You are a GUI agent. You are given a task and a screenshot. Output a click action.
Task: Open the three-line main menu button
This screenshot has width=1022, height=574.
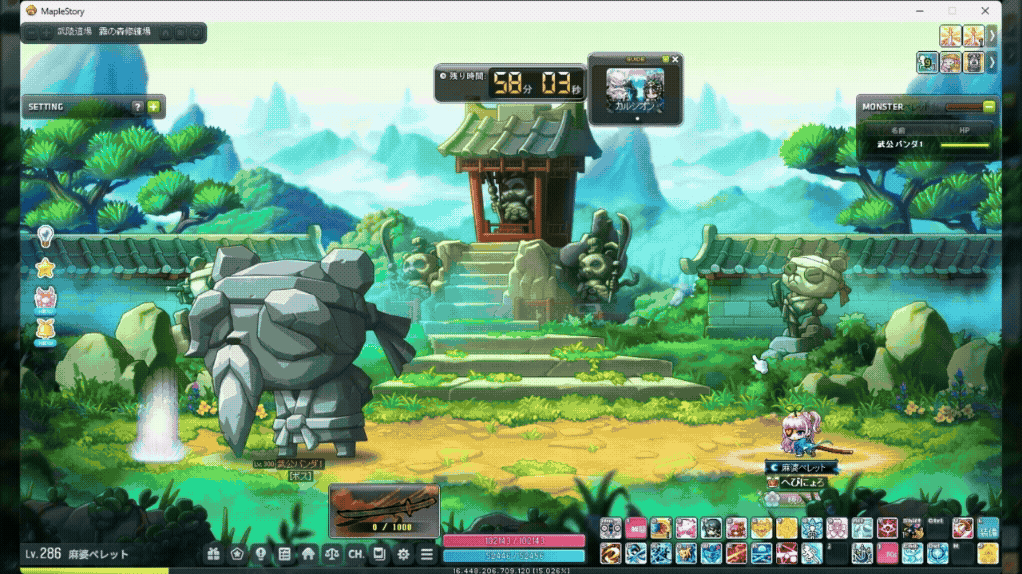point(427,553)
